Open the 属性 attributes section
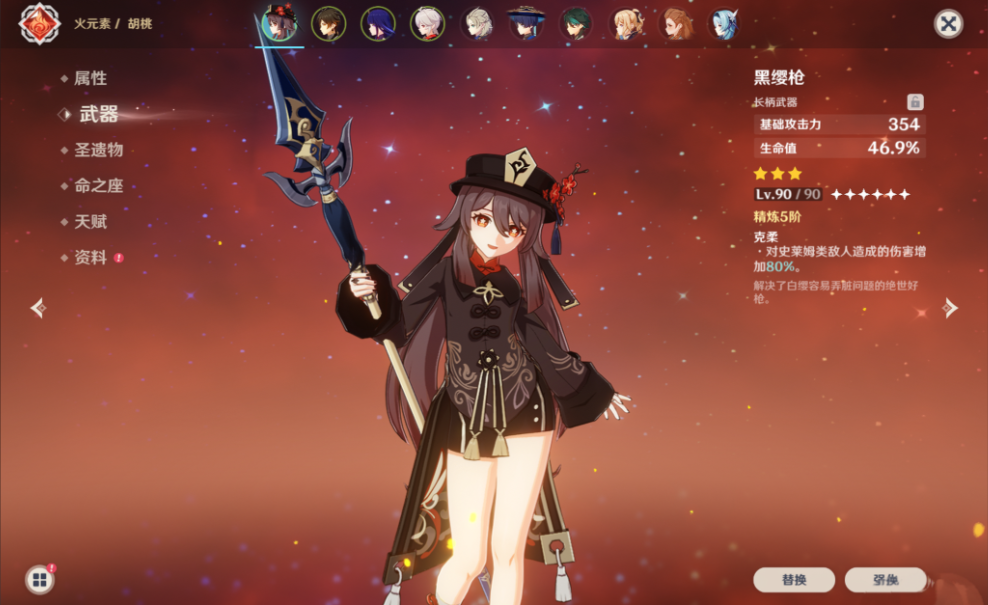The width and height of the screenshot is (988, 605). (x=90, y=78)
